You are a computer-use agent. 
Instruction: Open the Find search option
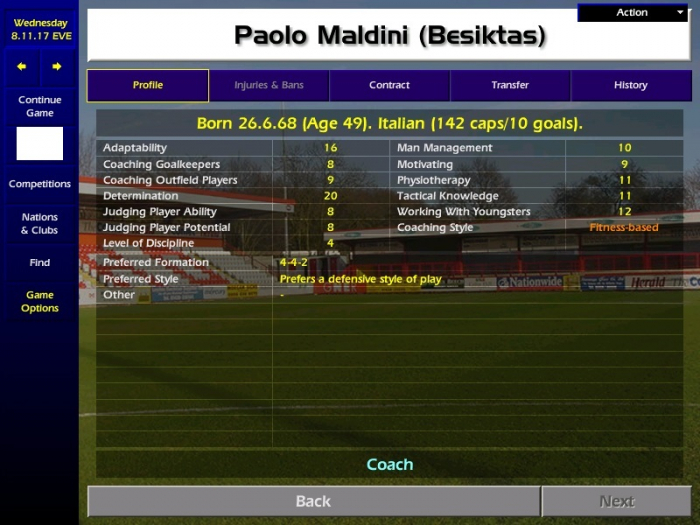40,263
